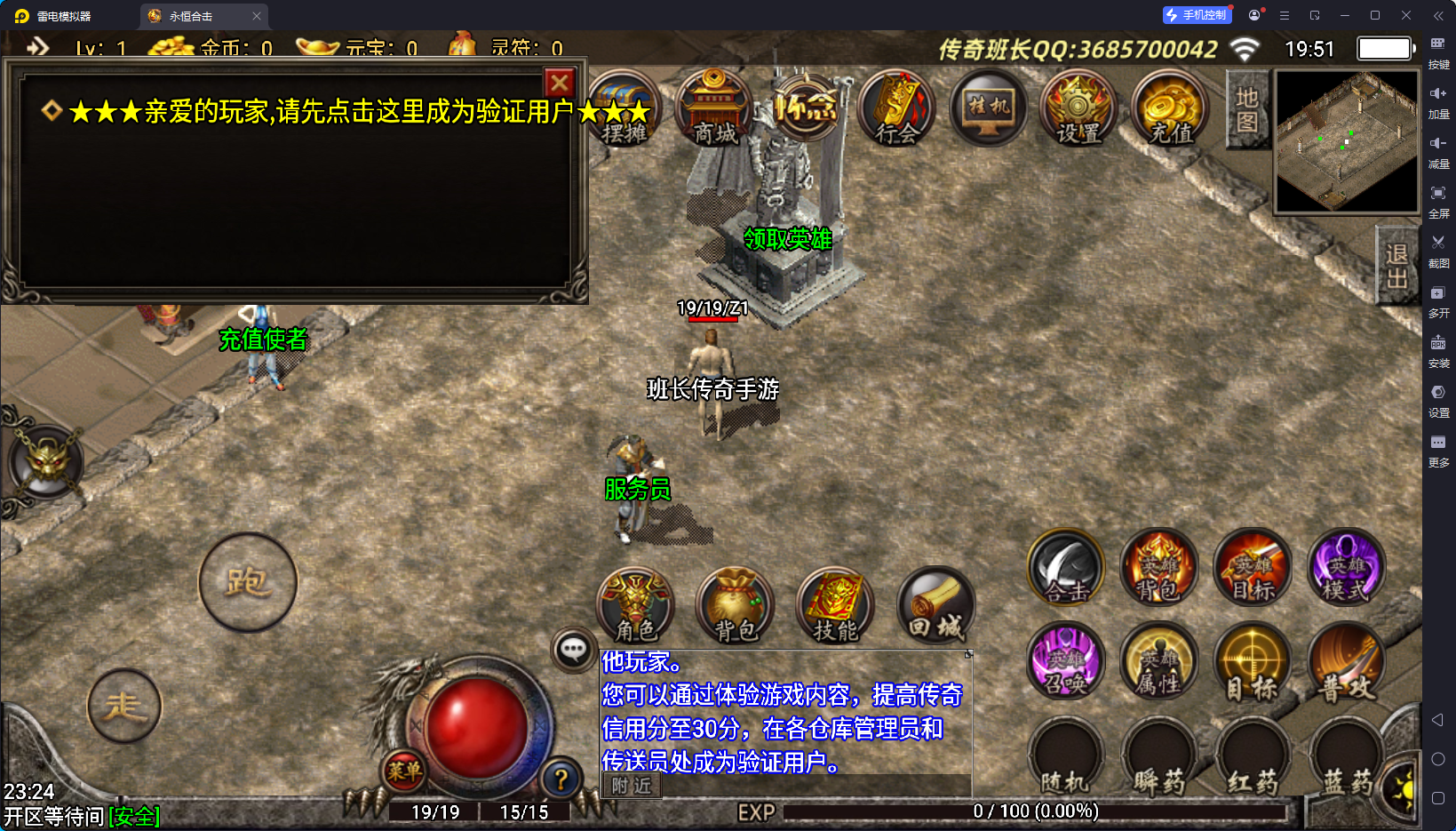
Task: Activate the 普攻 basic attack button
Action: pos(1347,662)
